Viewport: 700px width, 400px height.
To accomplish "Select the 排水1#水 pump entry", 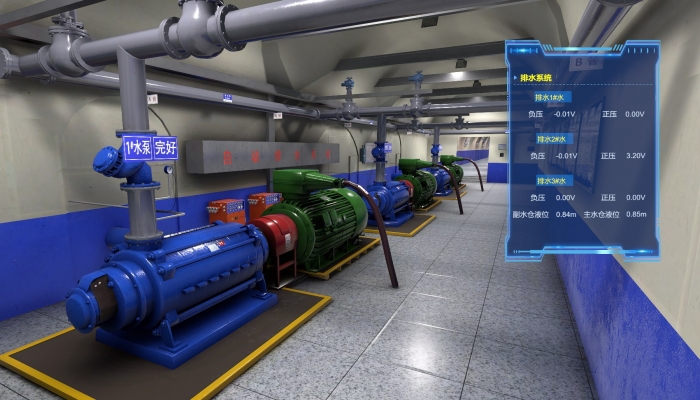I will click(x=549, y=98).
